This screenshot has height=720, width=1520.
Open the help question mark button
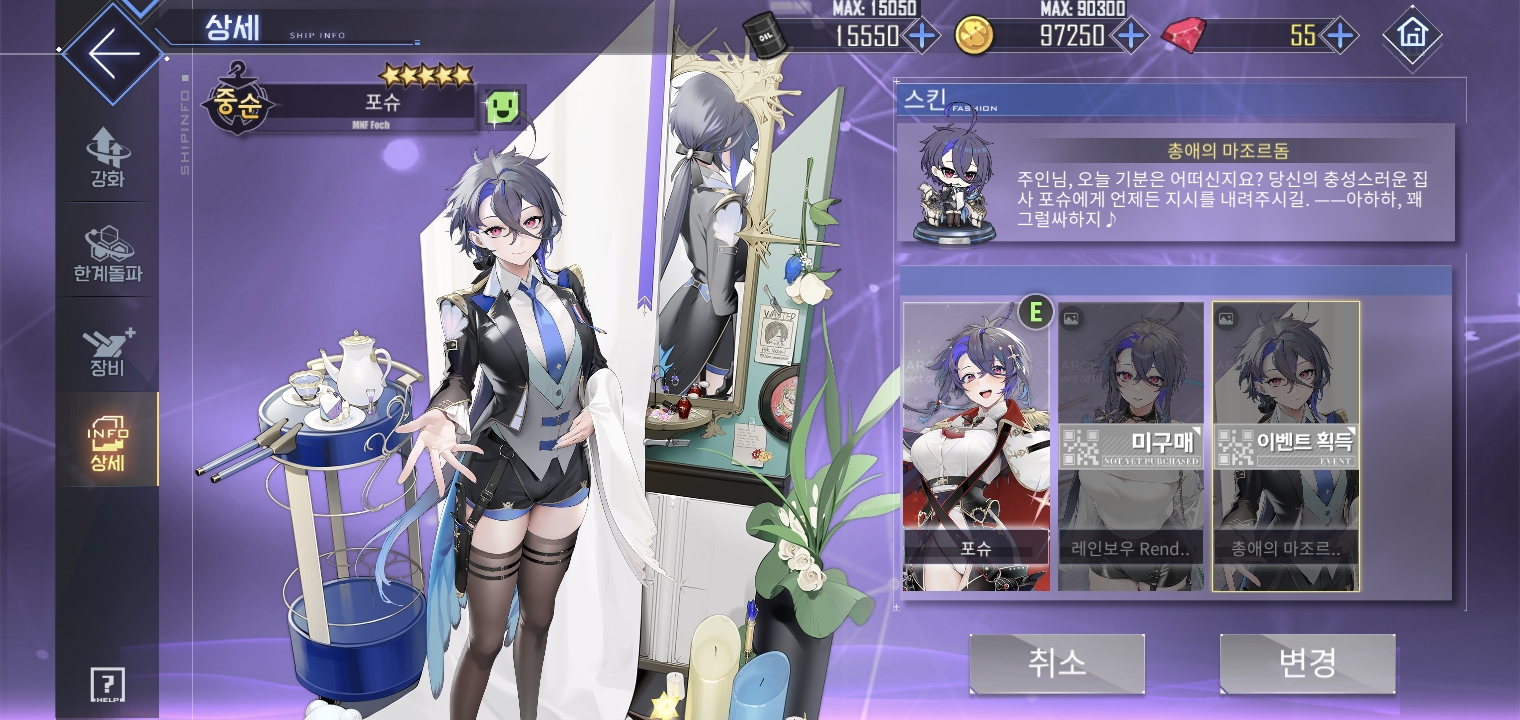107,686
